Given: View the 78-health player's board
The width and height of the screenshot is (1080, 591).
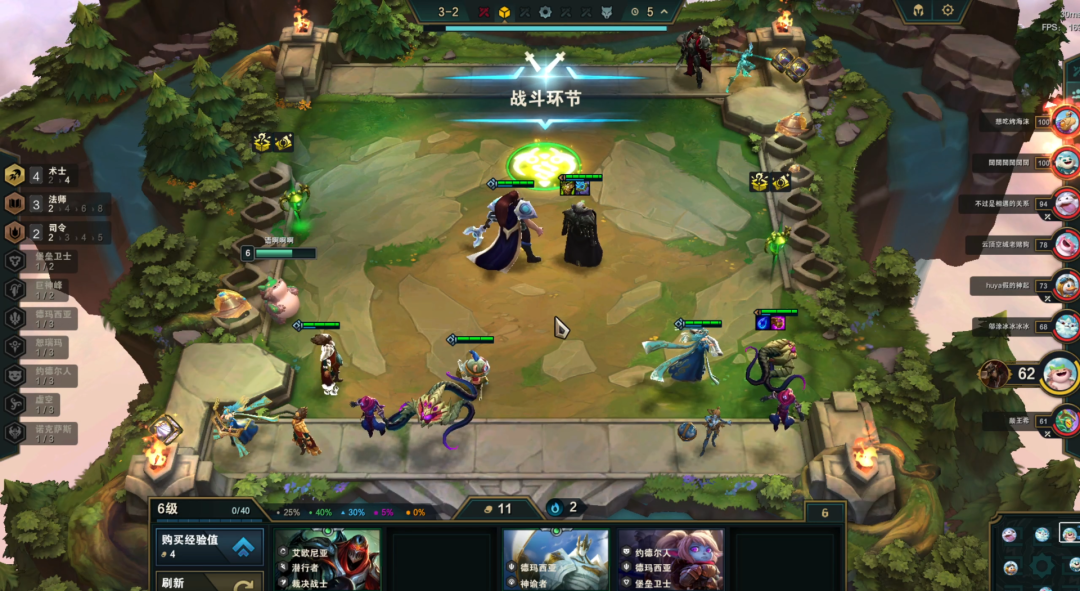Looking at the screenshot, I should 1066,244.
